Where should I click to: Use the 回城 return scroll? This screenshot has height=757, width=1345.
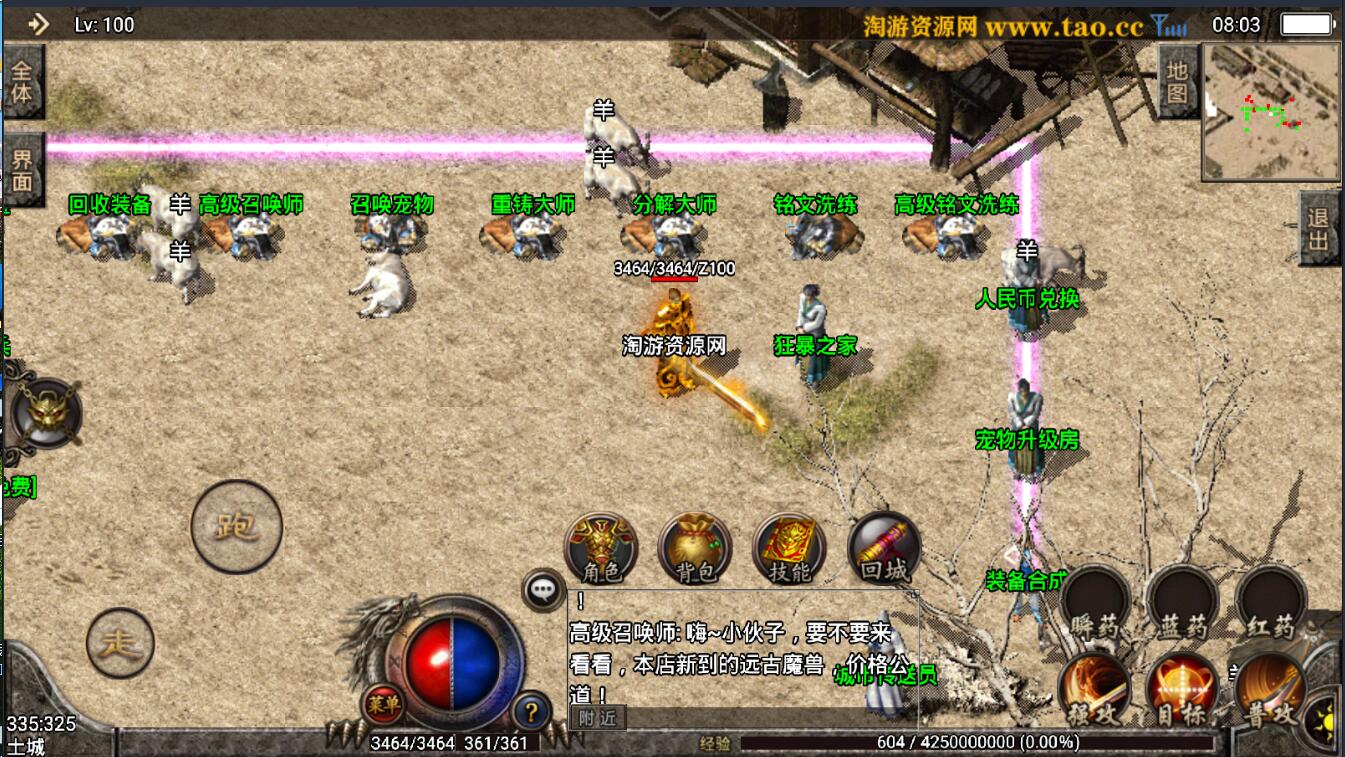click(884, 548)
